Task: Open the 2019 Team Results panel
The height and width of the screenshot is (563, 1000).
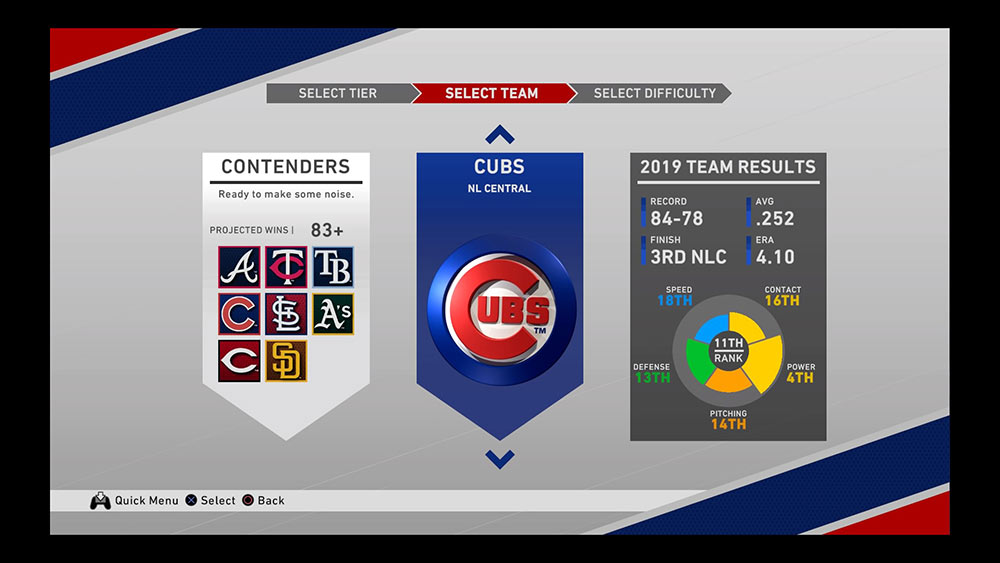Action: 728,168
